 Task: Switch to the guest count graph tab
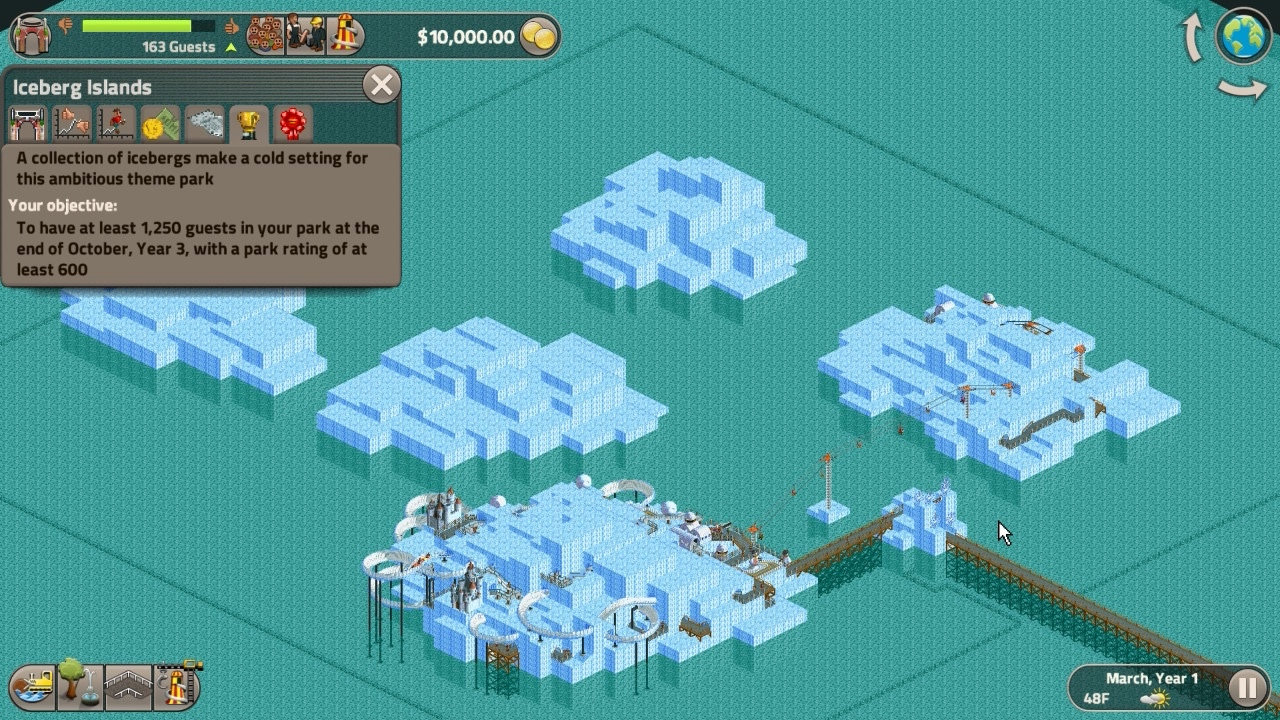point(116,124)
